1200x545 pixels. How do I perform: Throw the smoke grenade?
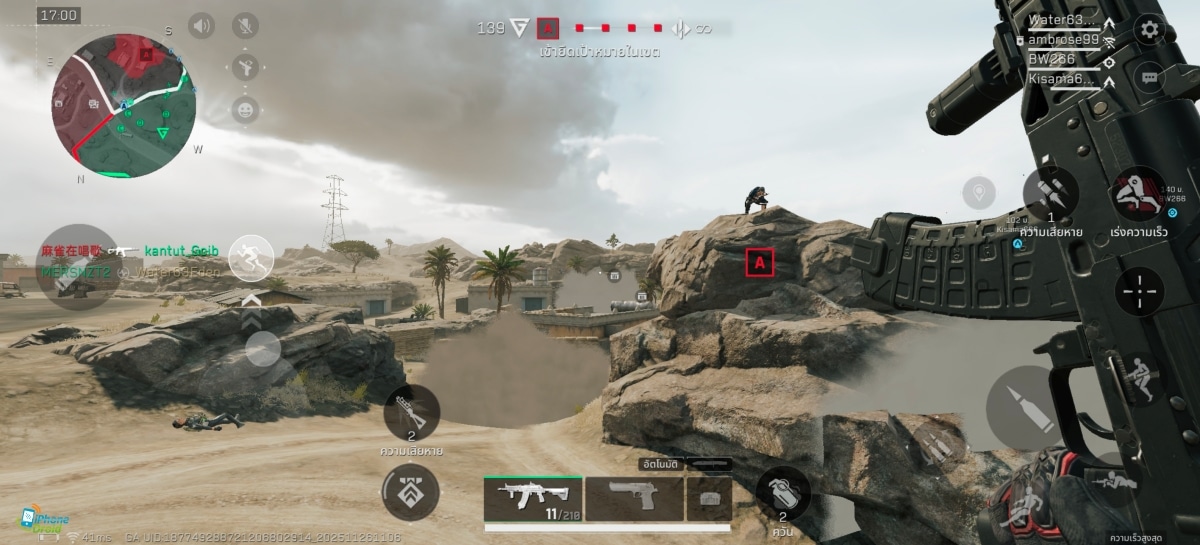coord(783,493)
